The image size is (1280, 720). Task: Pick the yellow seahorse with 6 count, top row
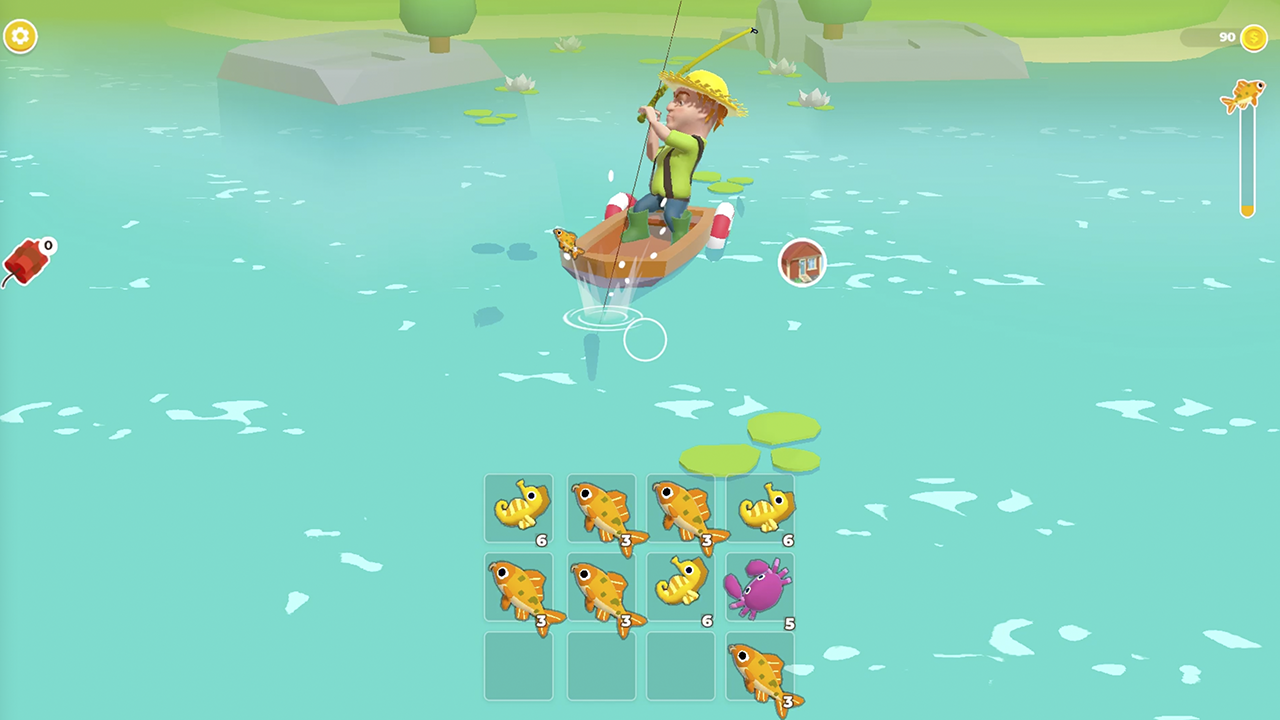click(x=520, y=508)
